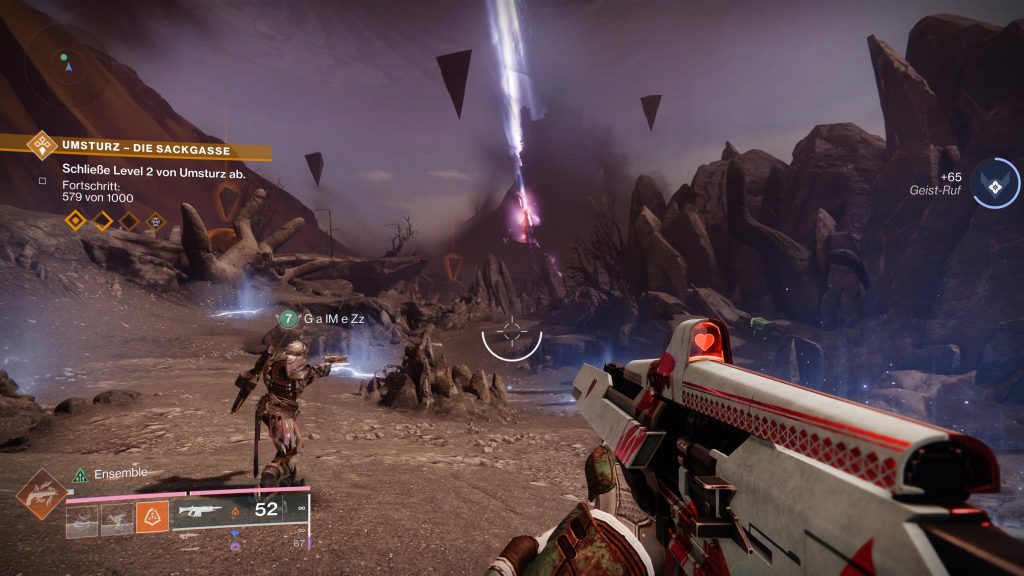
Task: Click the skull champion progress diamond
Action: 155,220
